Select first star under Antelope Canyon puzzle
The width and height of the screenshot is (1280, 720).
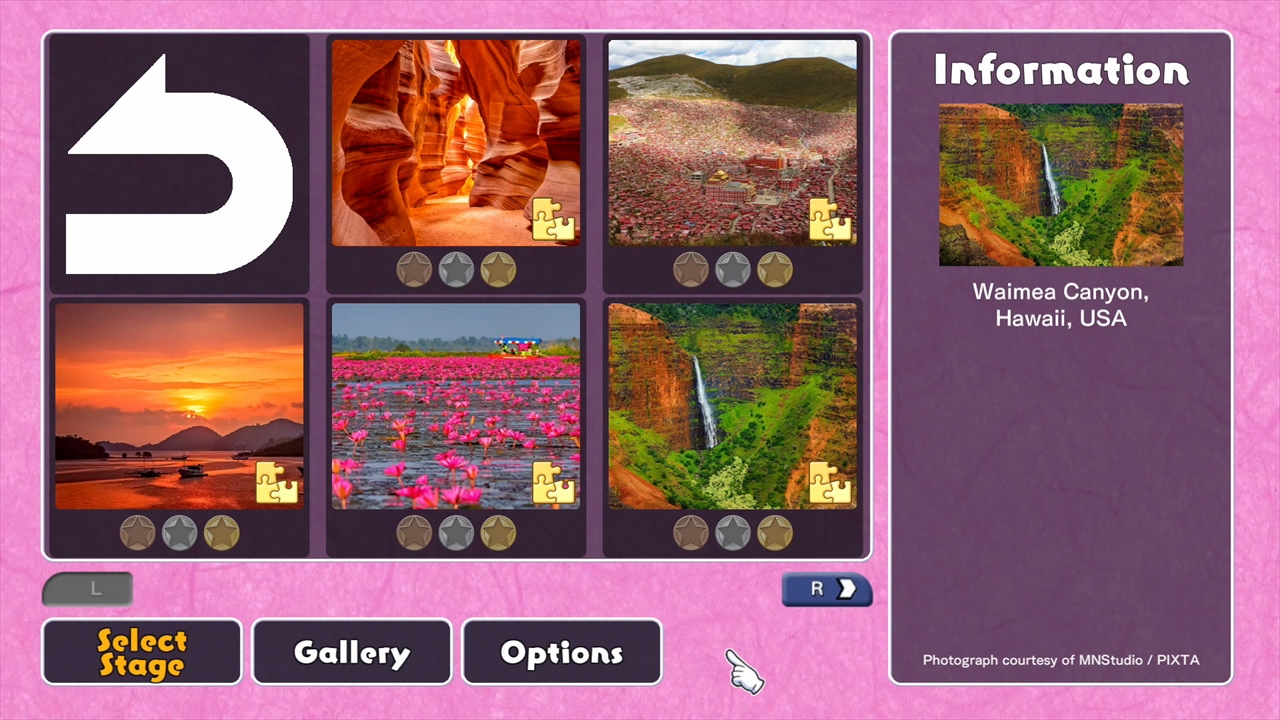(x=414, y=268)
